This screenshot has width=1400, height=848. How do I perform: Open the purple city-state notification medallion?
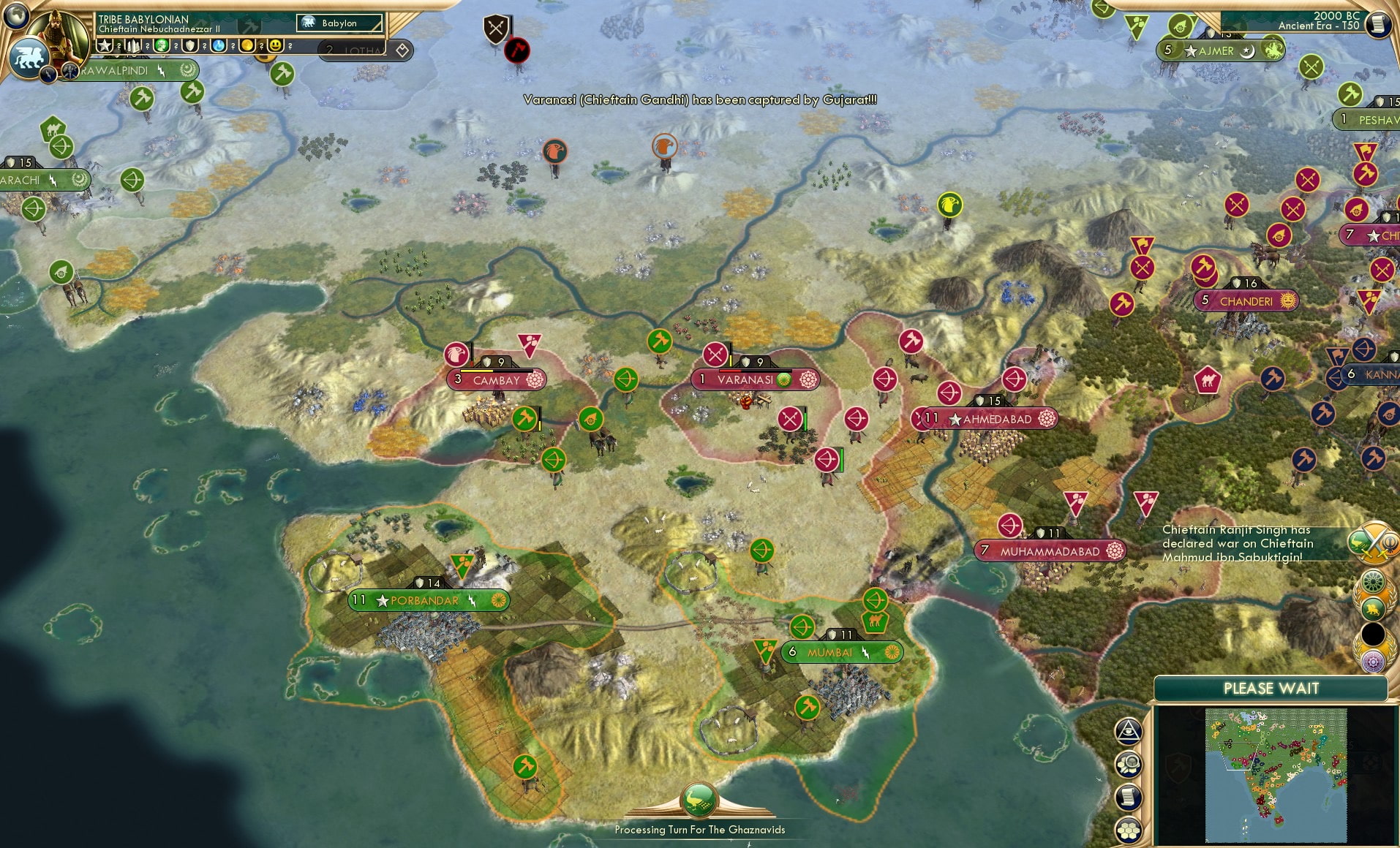pyautogui.click(x=1373, y=662)
